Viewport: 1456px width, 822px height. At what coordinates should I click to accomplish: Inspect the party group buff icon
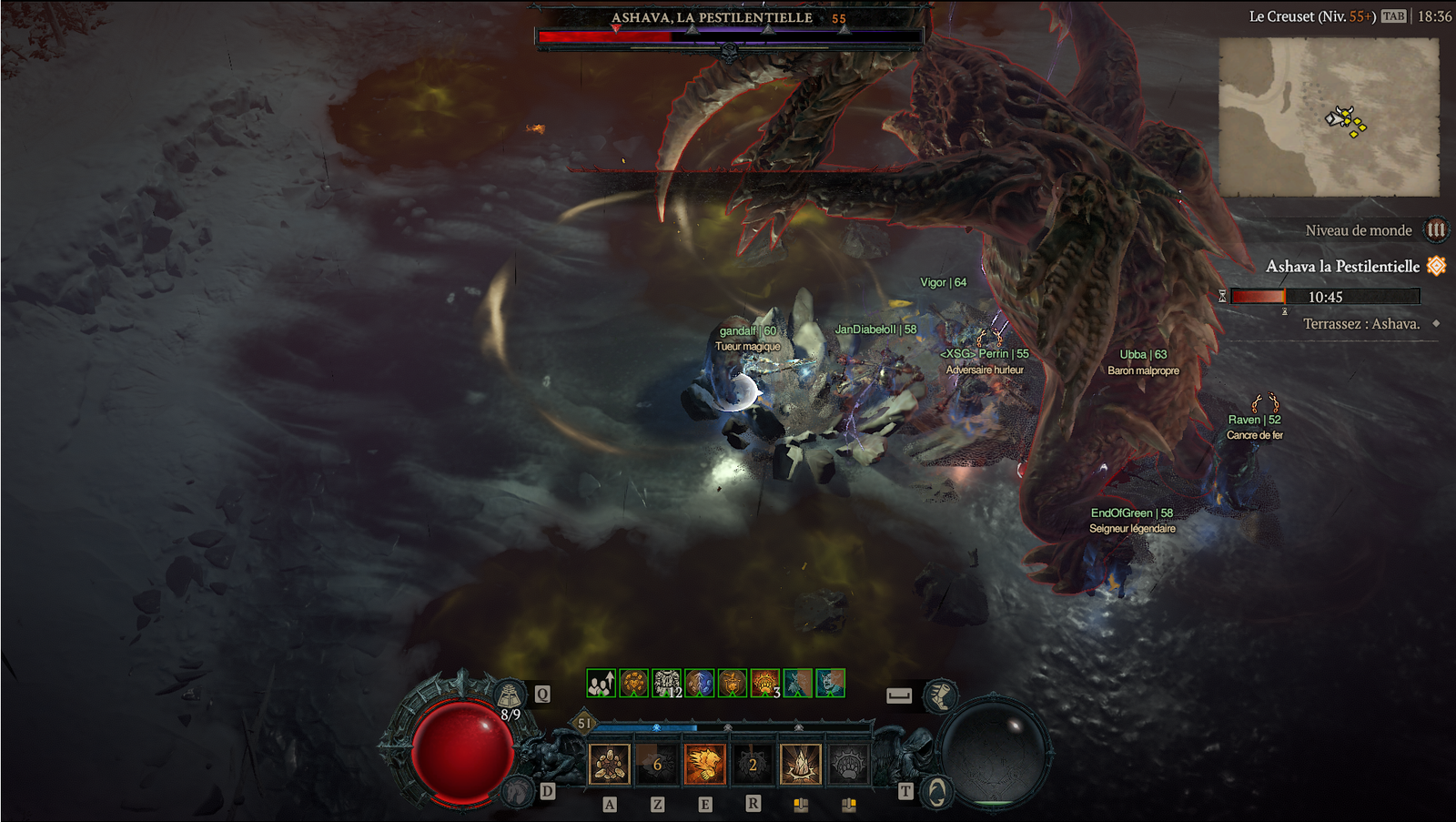[x=601, y=683]
